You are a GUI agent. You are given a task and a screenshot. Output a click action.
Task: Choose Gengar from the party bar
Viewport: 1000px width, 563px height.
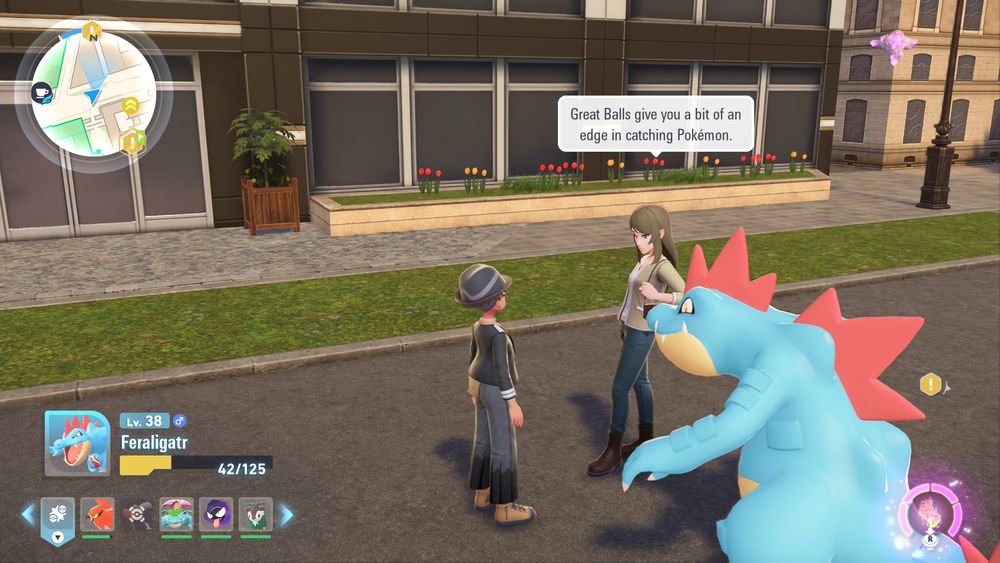(216, 515)
